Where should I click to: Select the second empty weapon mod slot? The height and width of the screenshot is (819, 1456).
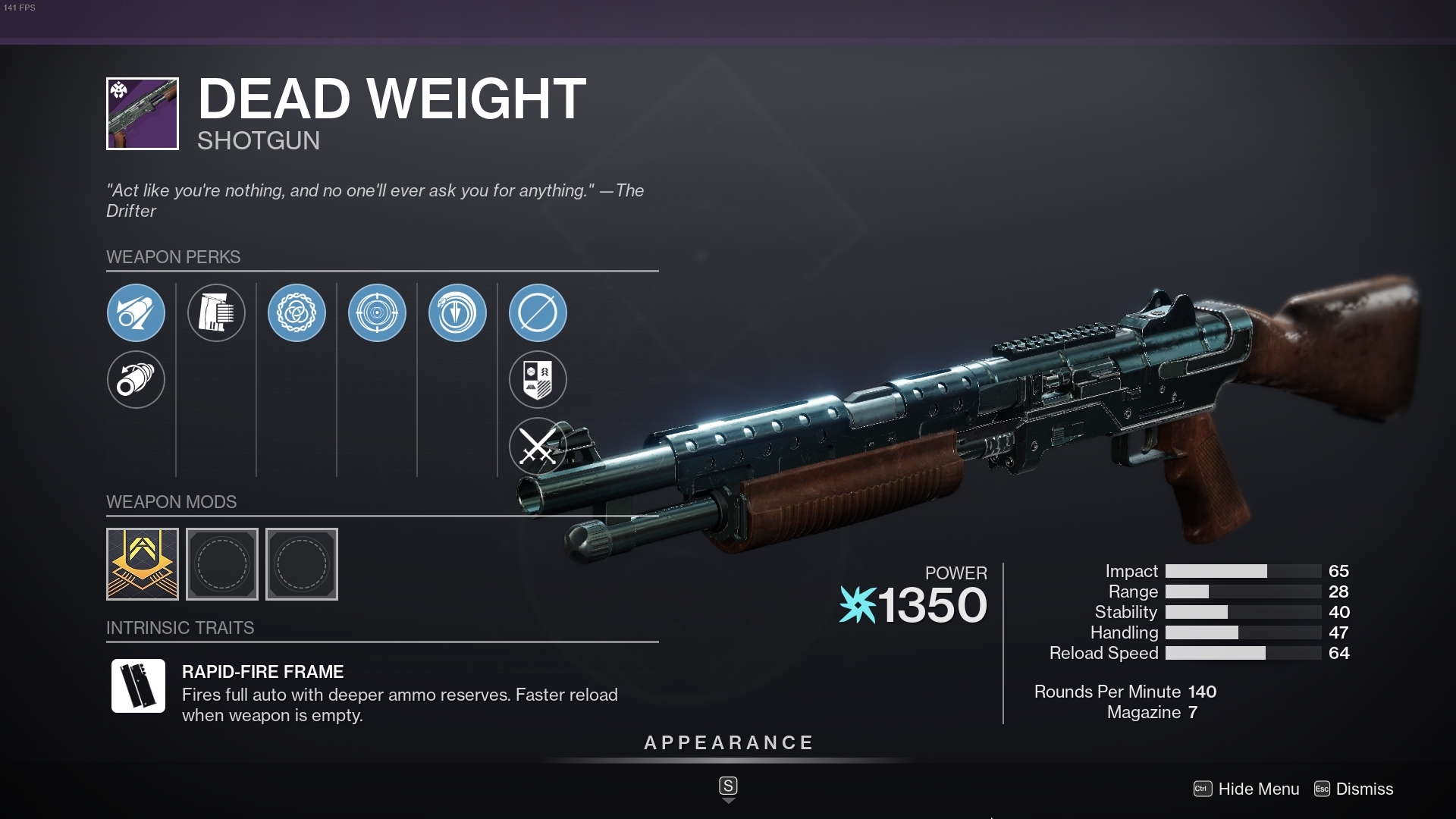pyautogui.click(x=222, y=564)
